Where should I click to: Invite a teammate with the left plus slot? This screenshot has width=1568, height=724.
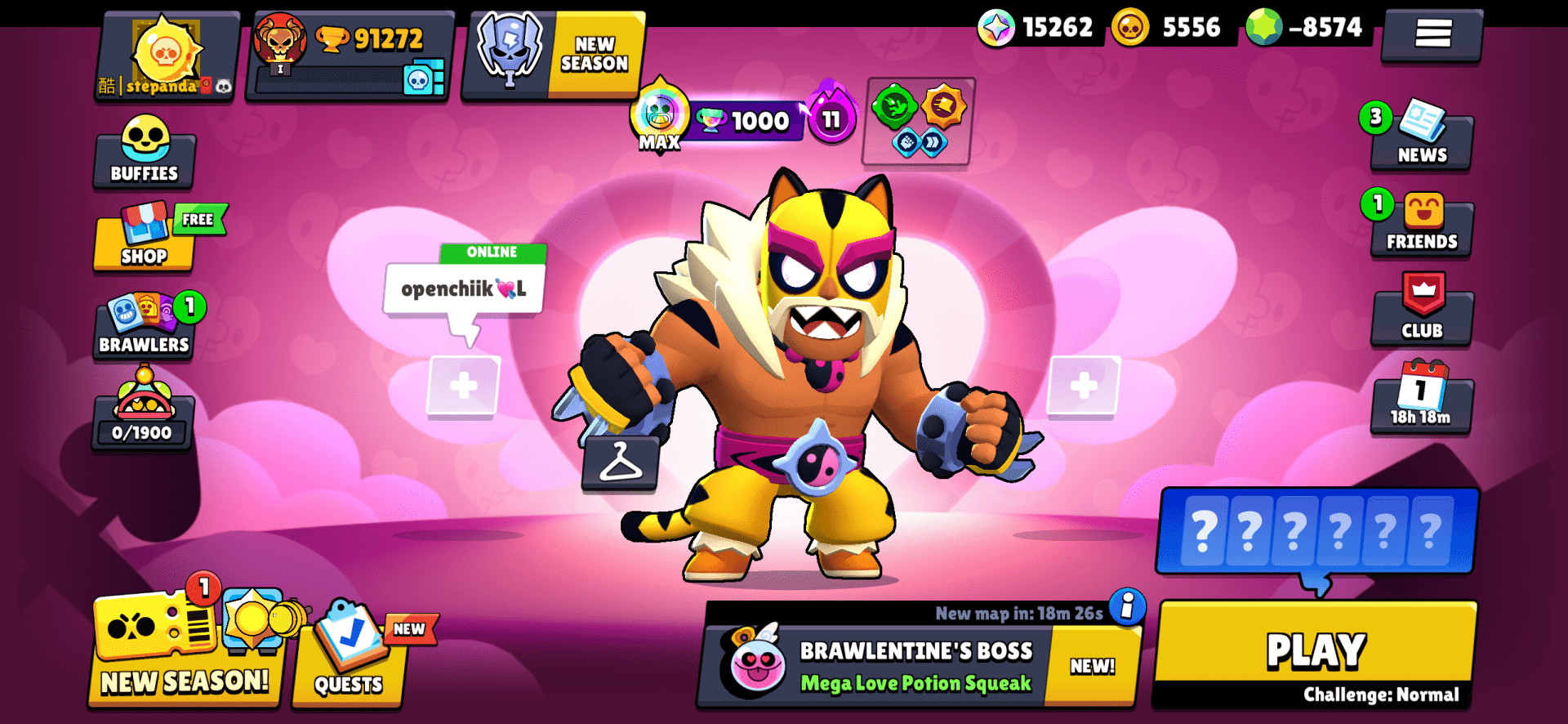[x=465, y=384]
